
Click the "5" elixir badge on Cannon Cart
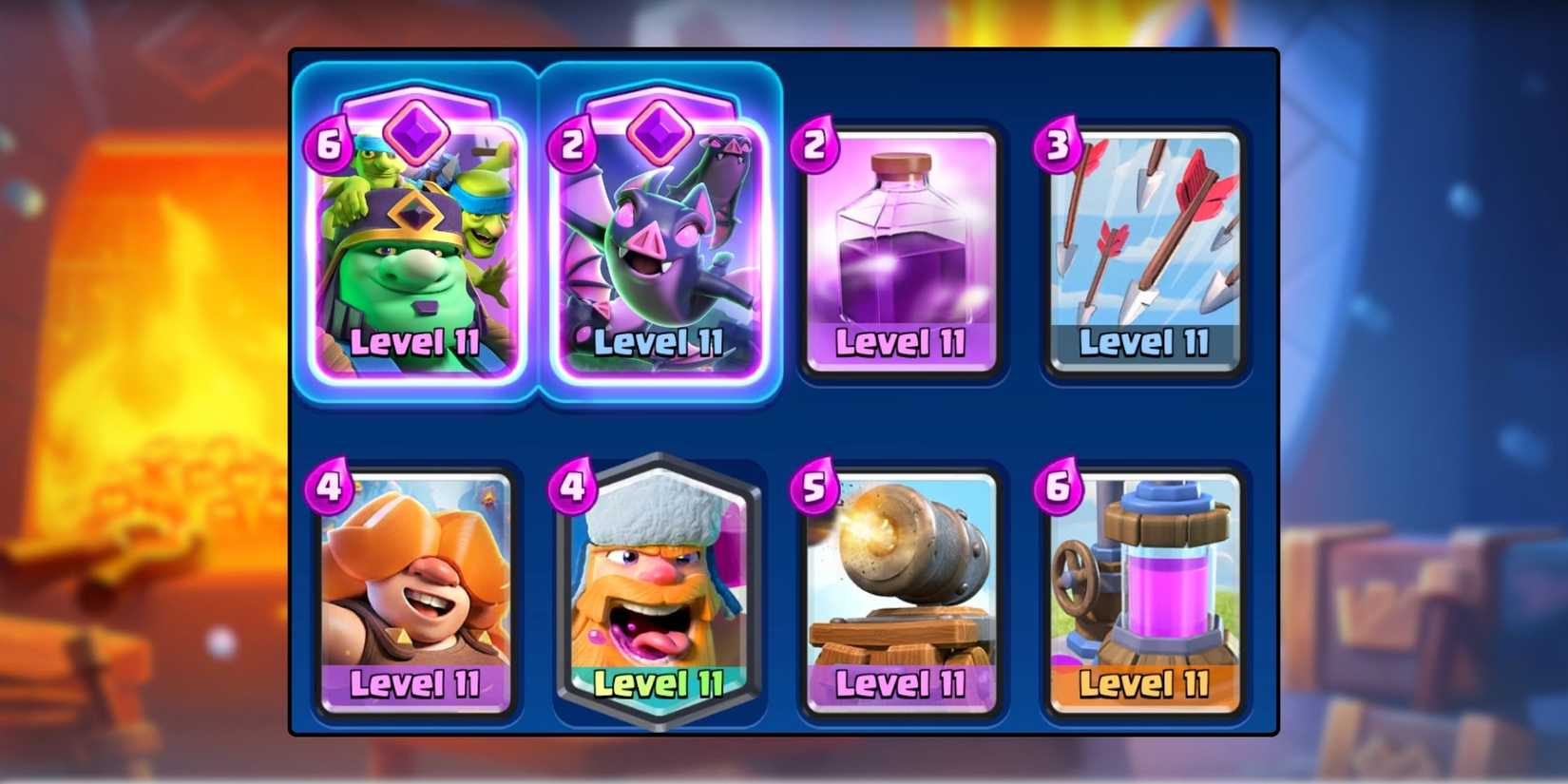tap(814, 488)
